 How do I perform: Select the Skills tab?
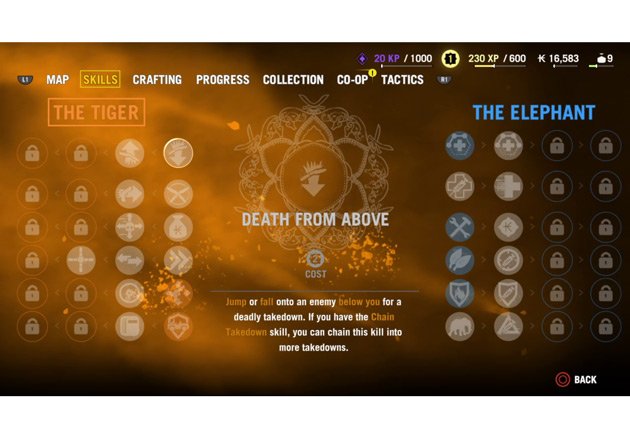click(x=100, y=80)
